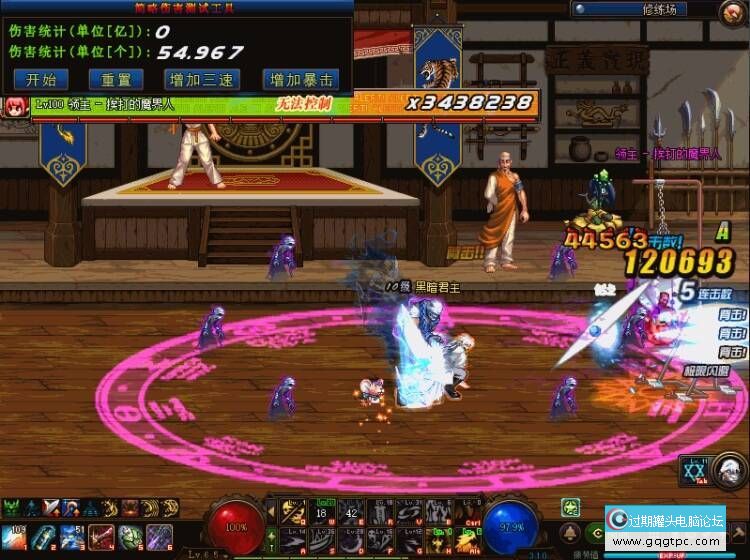The height and width of the screenshot is (560, 750).
Task: Activate the 增加暴击 button
Action: coord(300,80)
